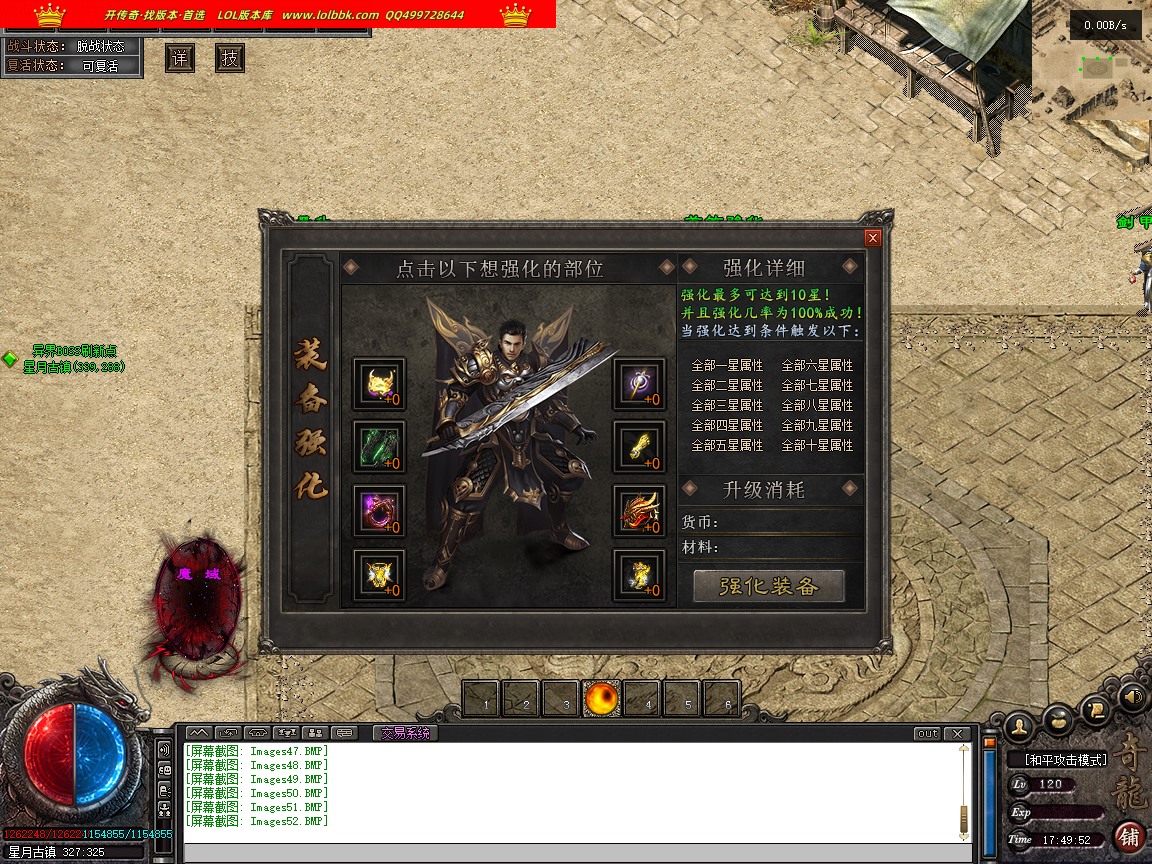Open the 技 skills button
The width and height of the screenshot is (1152, 864).
click(230, 58)
